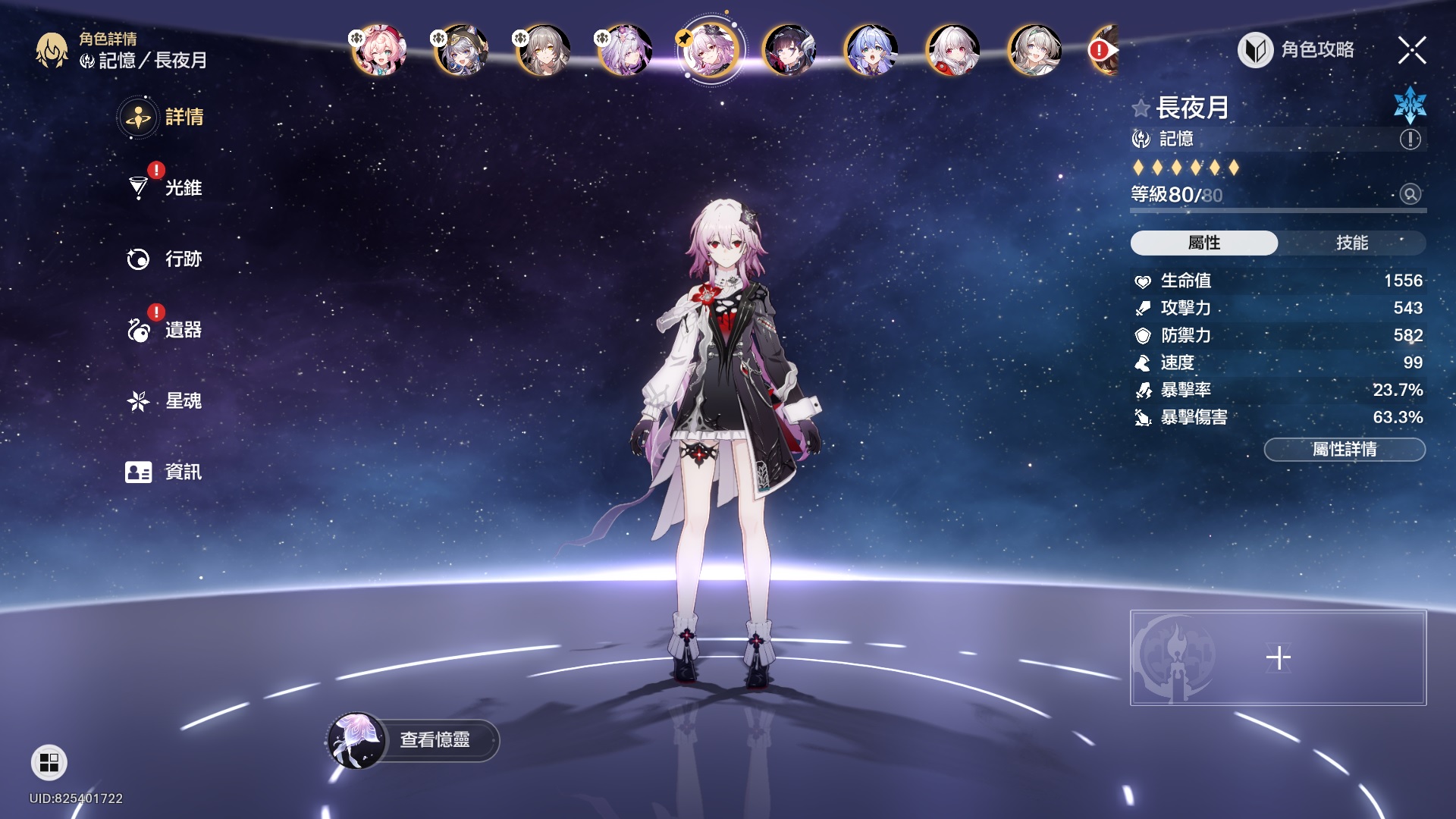Choose the blue-haired character portrait
This screenshot has height=819, width=1456.
pyautogui.click(x=871, y=51)
